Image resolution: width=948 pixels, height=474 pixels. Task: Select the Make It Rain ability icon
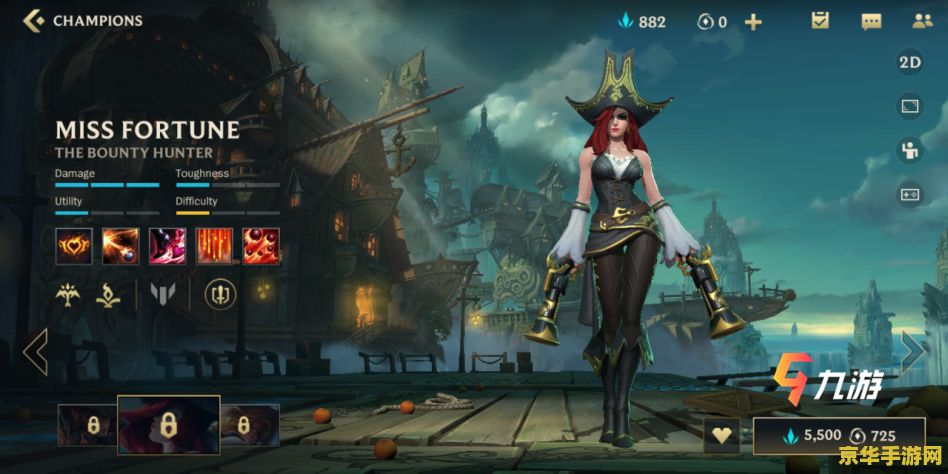tap(214, 245)
